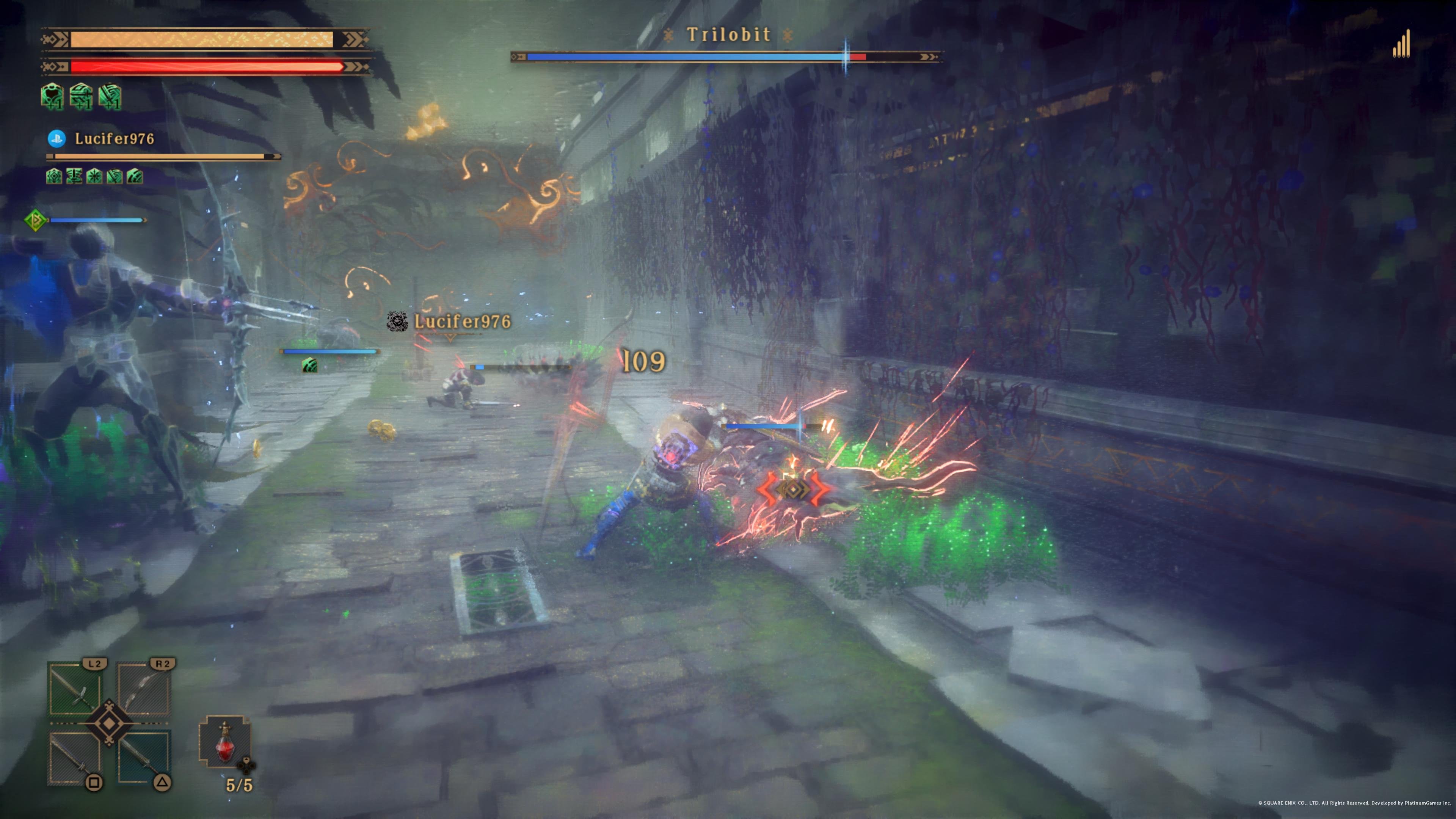This screenshot has height=819, width=1456.
Task: Click the green diamond rune icon
Action: (x=36, y=220)
